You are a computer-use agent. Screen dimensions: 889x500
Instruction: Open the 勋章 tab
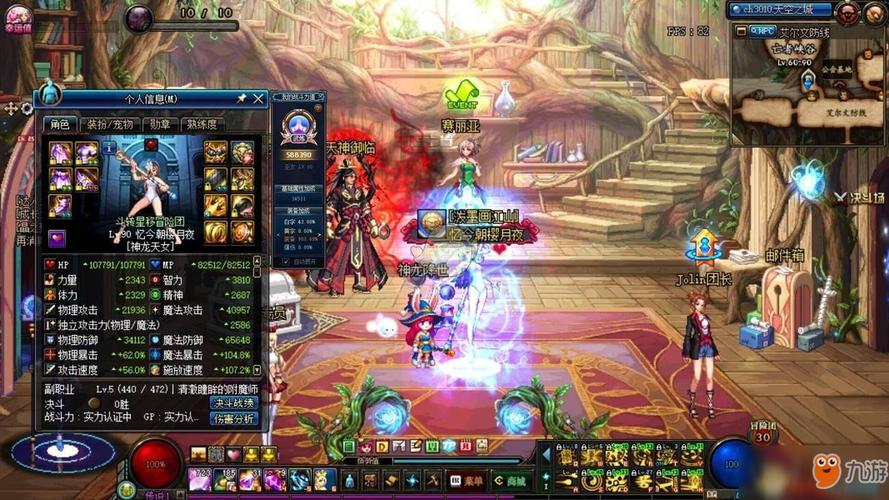pos(158,124)
